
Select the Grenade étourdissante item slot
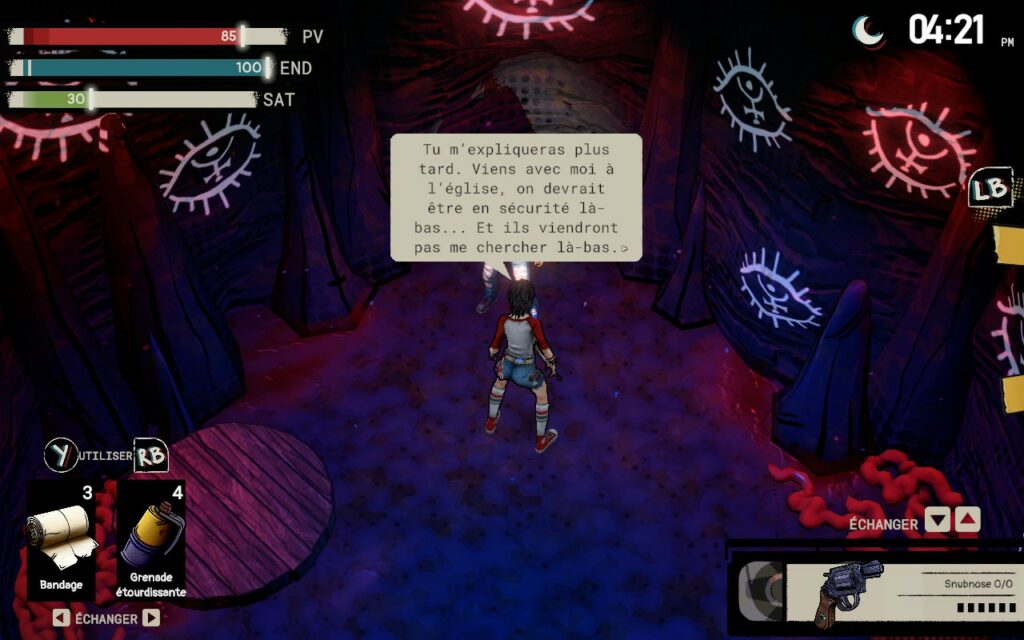(151, 540)
